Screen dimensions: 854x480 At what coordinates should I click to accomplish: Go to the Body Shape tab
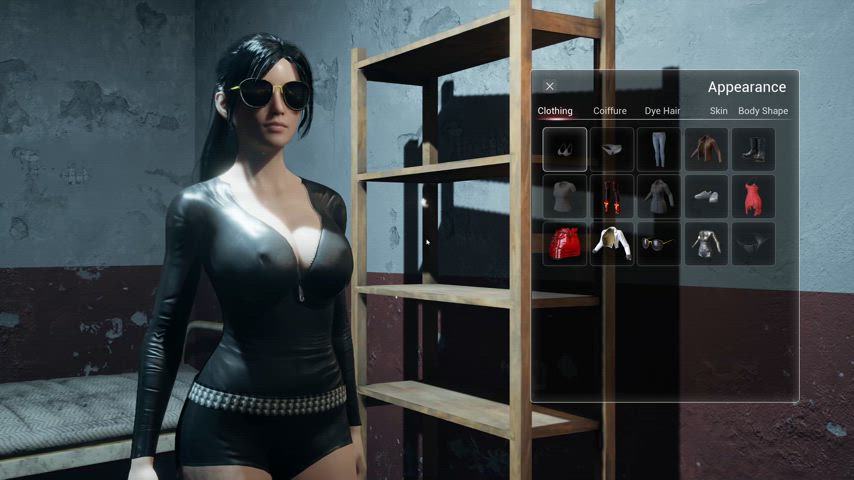(763, 111)
